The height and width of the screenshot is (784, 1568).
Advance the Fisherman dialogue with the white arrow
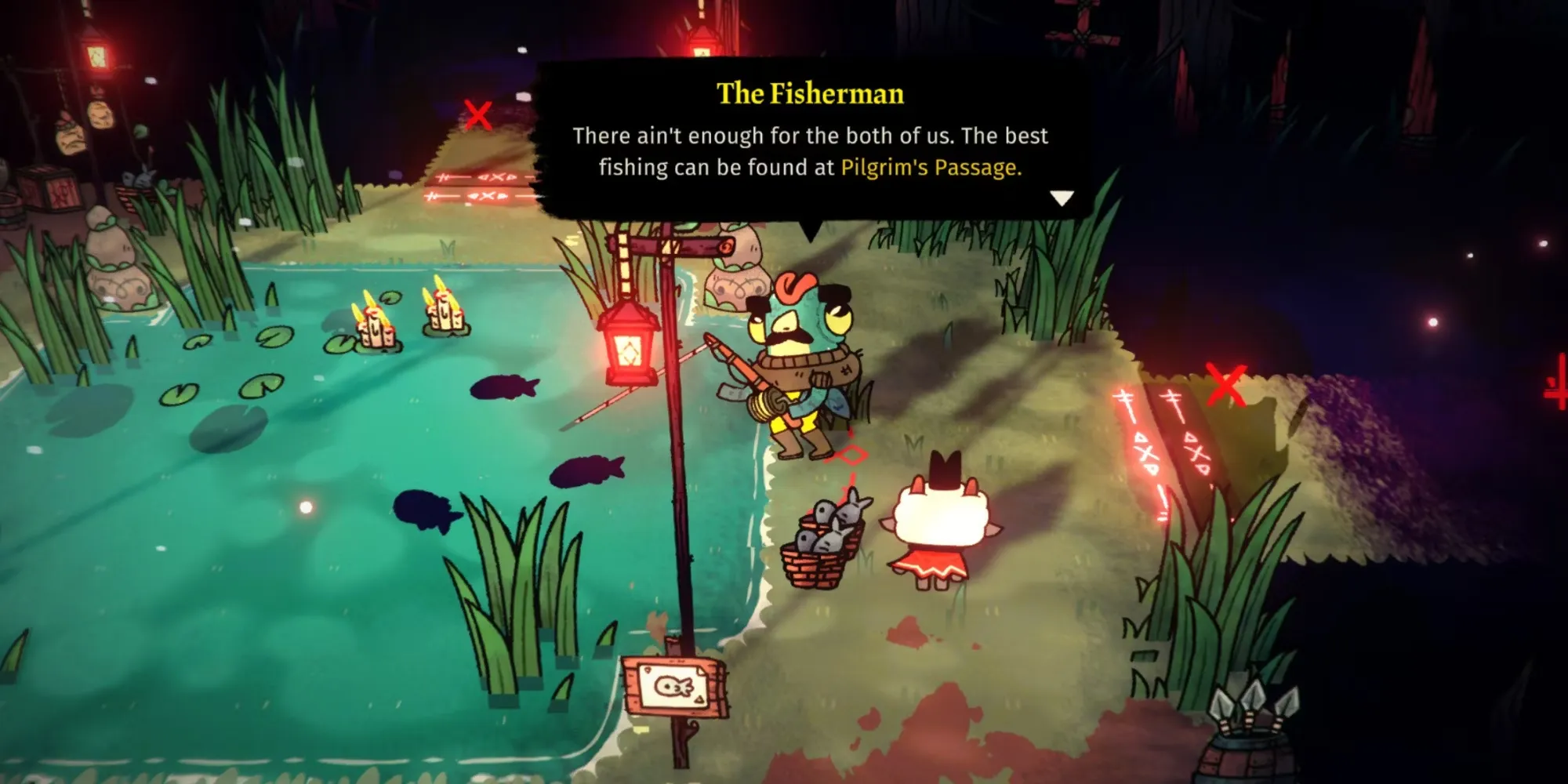[1062, 198]
